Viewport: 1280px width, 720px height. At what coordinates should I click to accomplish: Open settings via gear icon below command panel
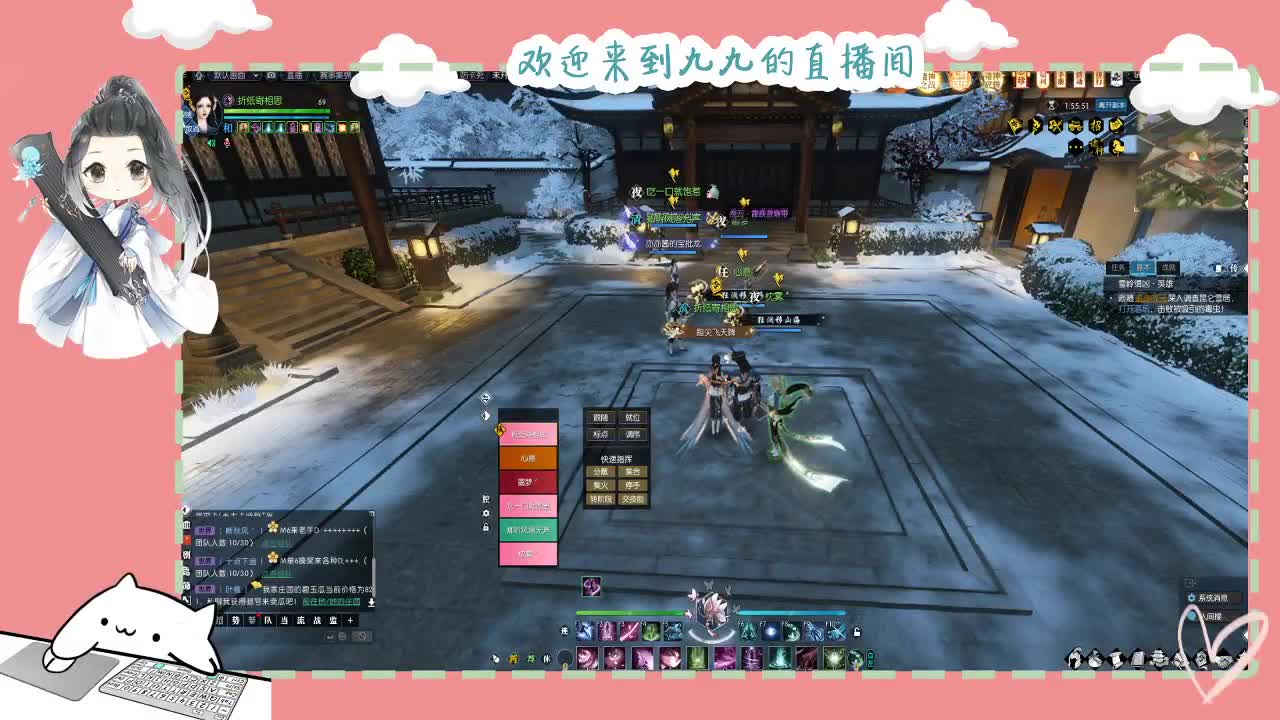pos(486,512)
